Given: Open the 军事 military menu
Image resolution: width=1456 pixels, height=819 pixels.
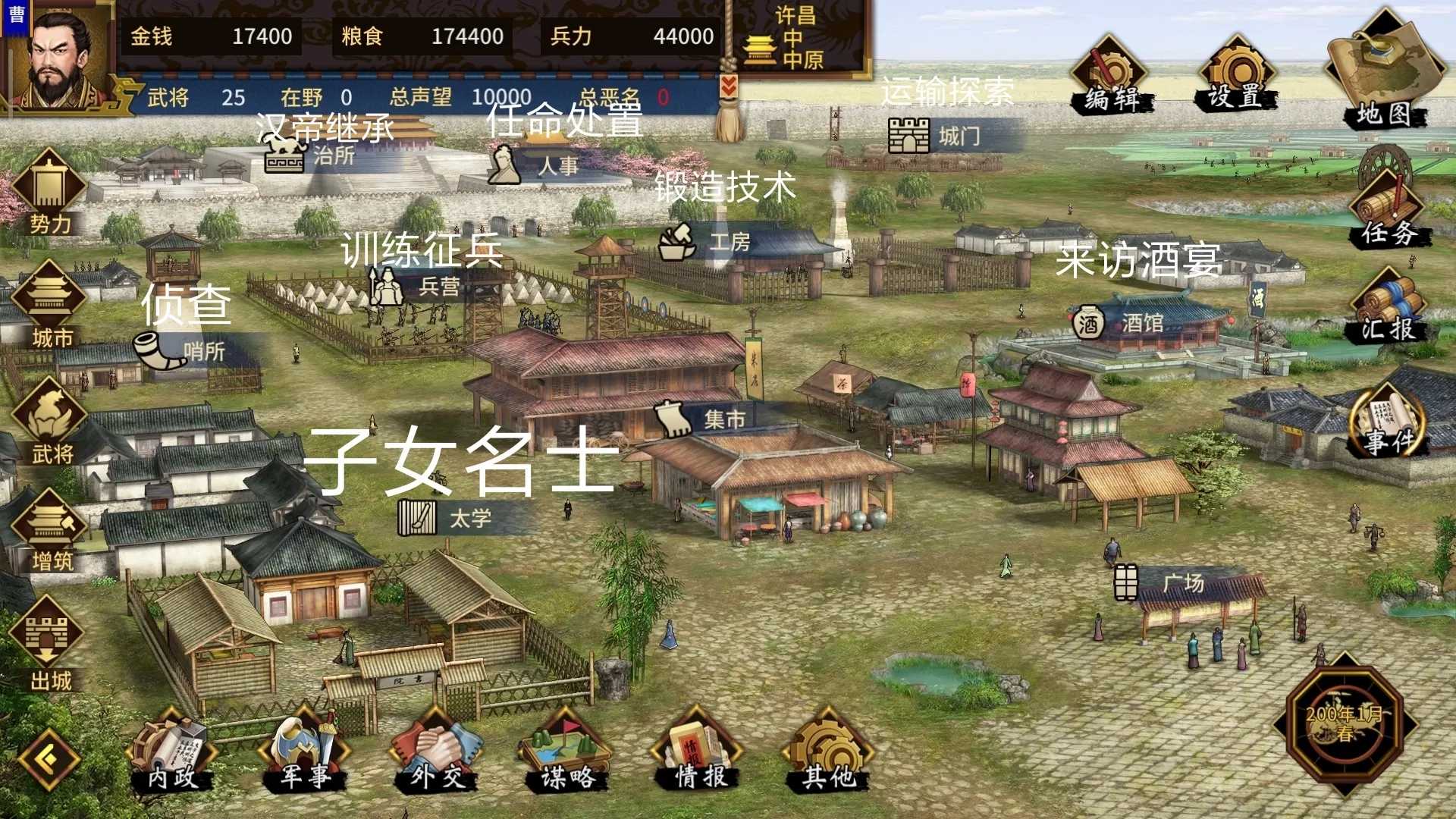Looking at the screenshot, I should (x=303, y=751).
